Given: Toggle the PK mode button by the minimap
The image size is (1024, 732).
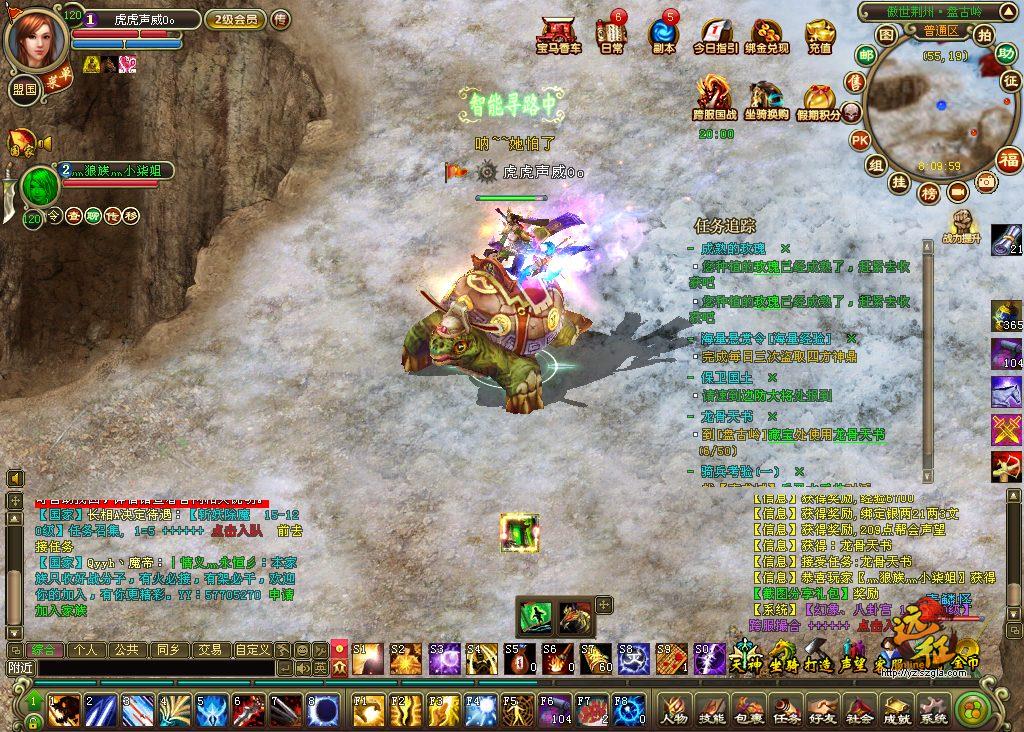Looking at the screenshot, I should pyautogui.click(x=859, y=140).
